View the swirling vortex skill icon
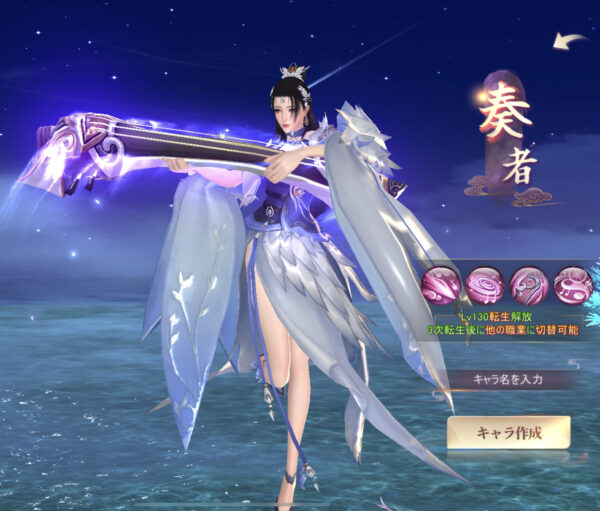The image size is (600, 511). [x=485, y=285]
